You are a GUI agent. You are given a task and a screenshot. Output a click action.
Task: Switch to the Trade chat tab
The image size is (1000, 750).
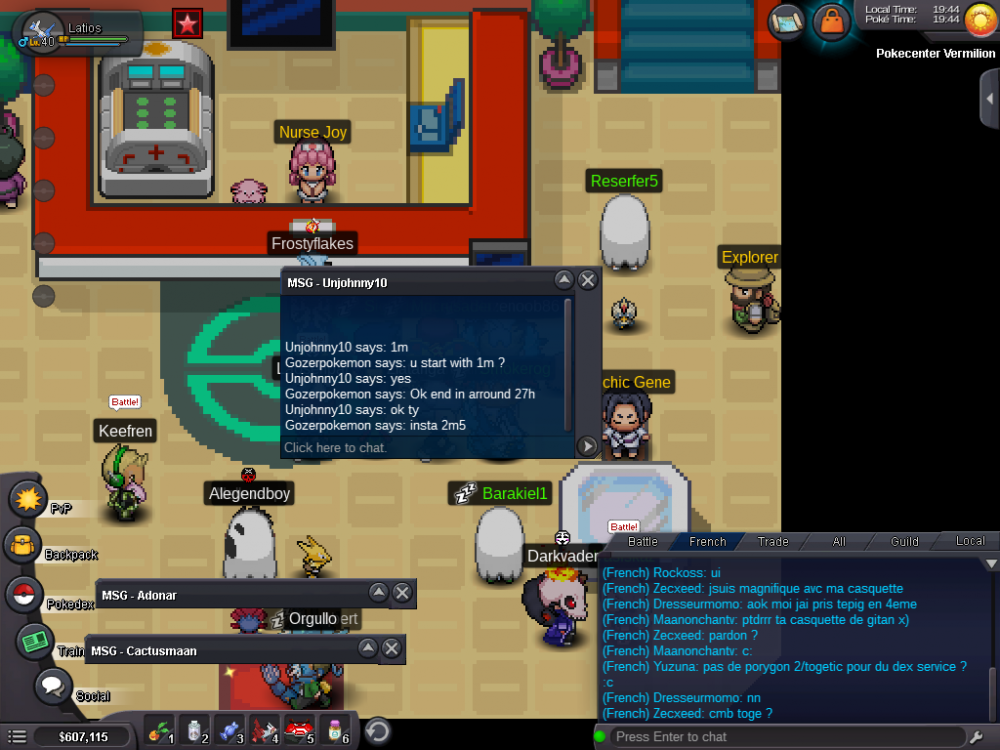point(773,541)
